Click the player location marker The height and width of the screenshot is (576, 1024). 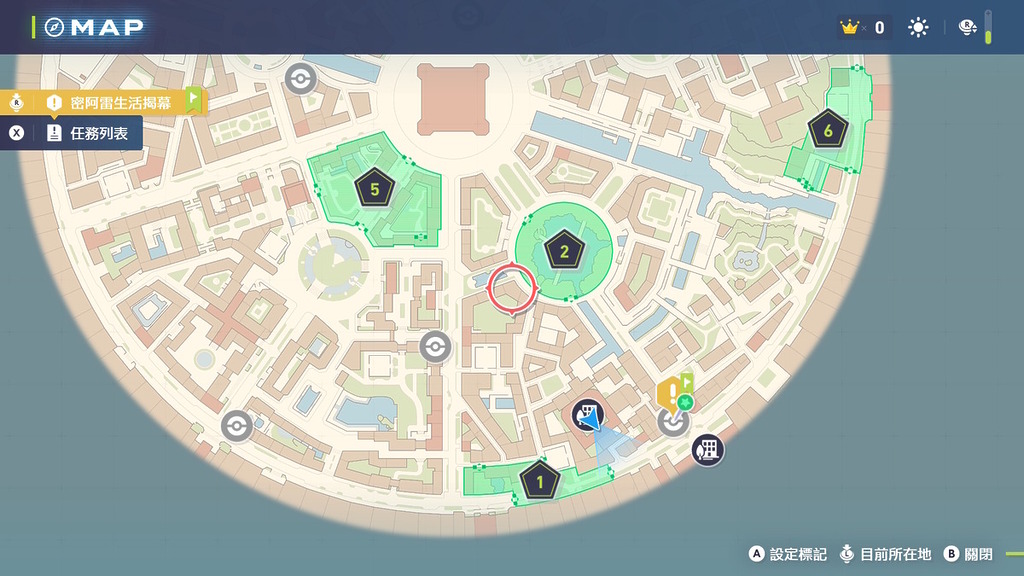click(589, 415)
